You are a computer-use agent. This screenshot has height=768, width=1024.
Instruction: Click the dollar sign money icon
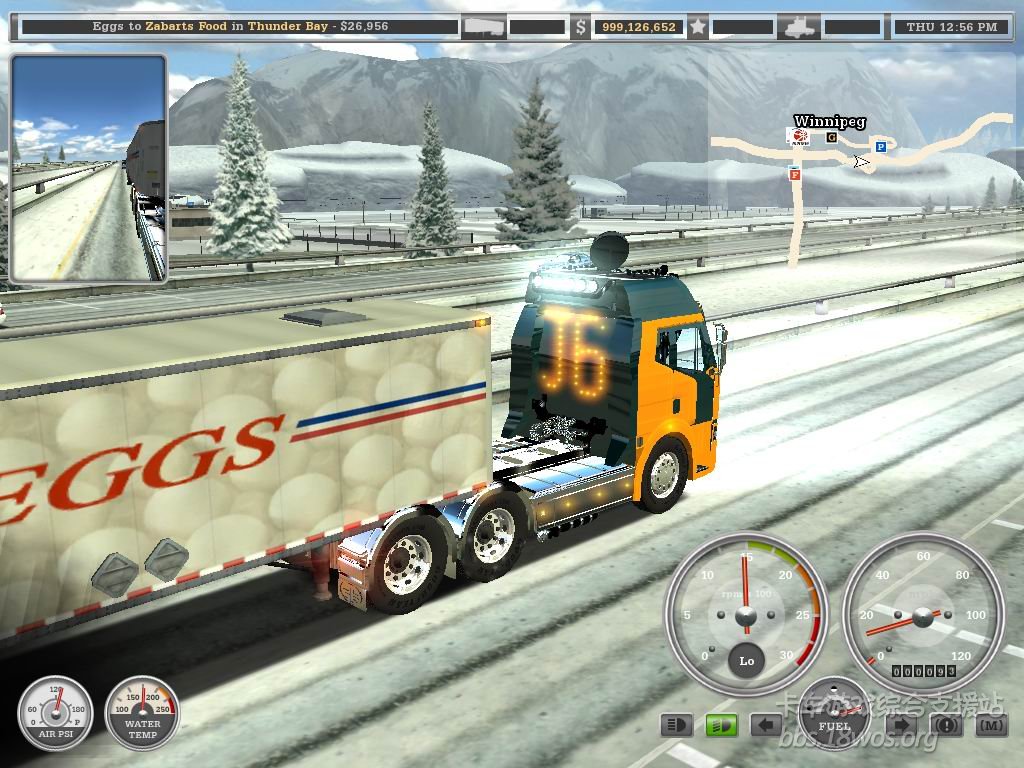click(581, 27)
